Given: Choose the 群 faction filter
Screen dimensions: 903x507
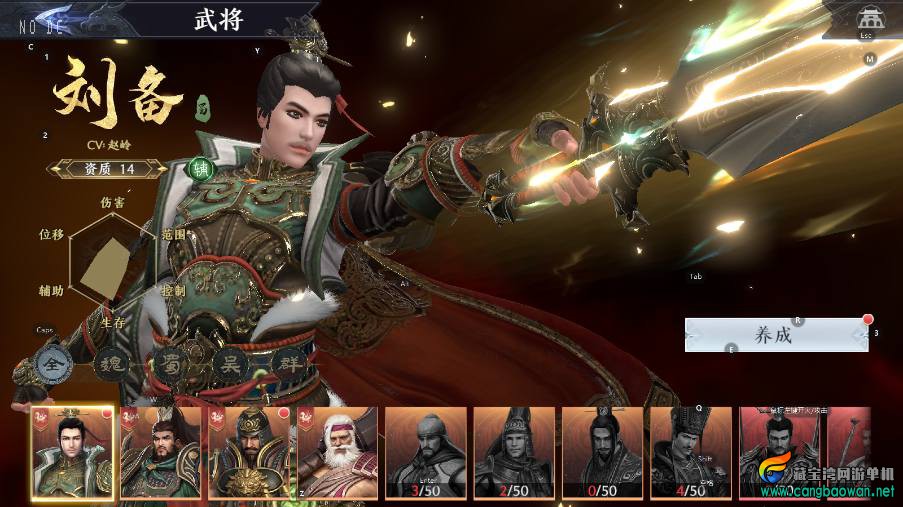Looking at the screenshot, I should (x=289, y=364).
